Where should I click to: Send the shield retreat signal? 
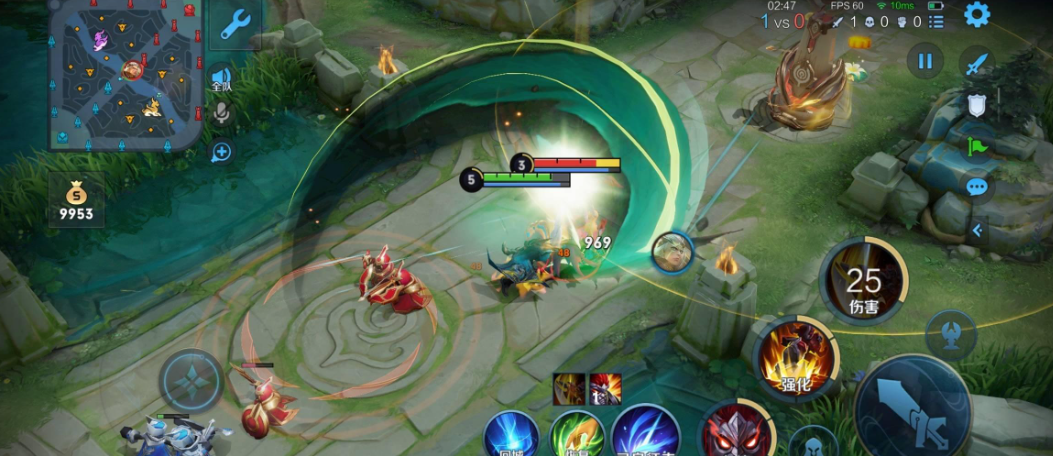click(x=976, y=105)
